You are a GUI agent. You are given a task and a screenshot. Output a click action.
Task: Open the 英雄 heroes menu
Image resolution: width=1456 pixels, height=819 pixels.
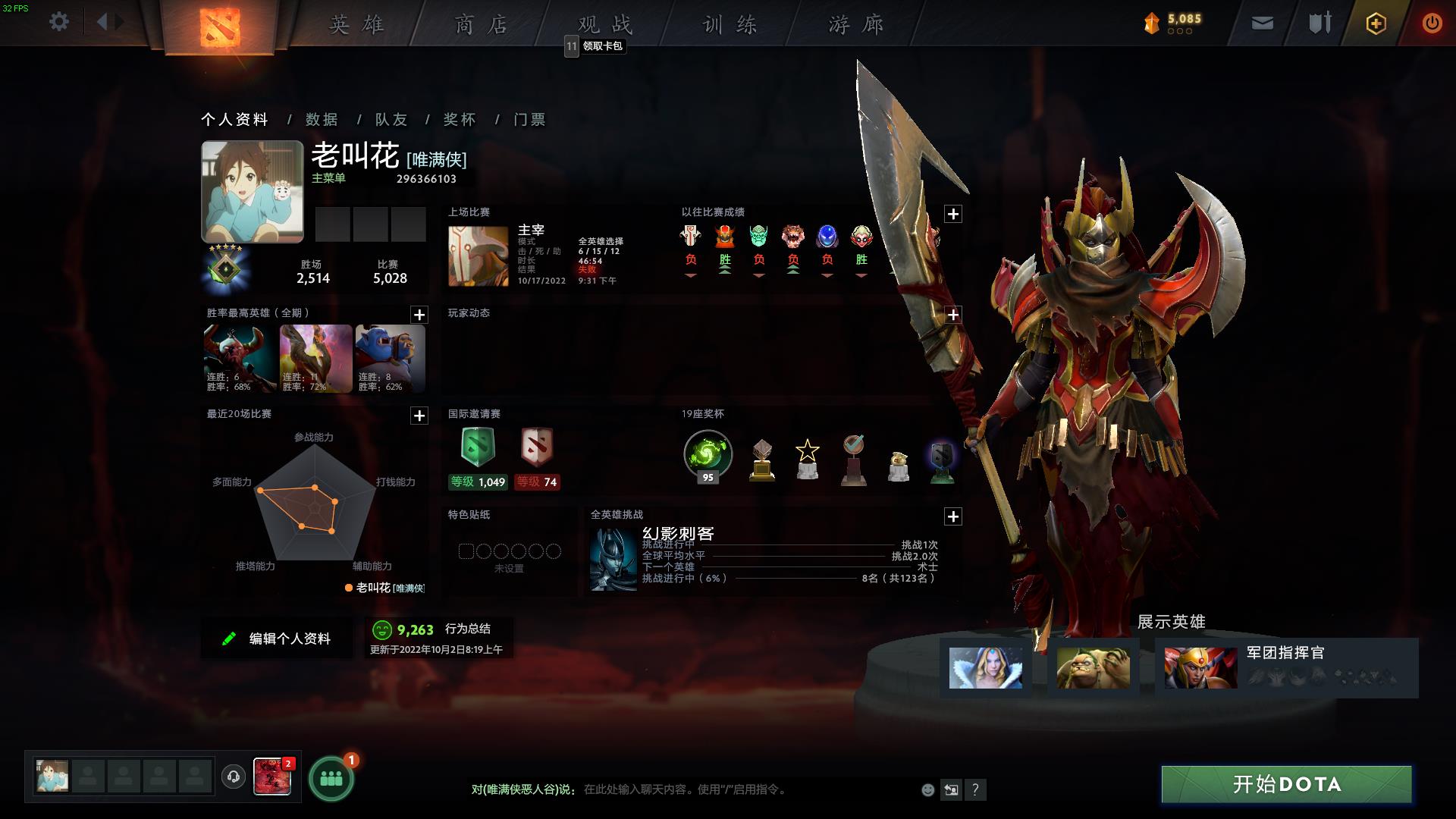(x=356, y=25)
